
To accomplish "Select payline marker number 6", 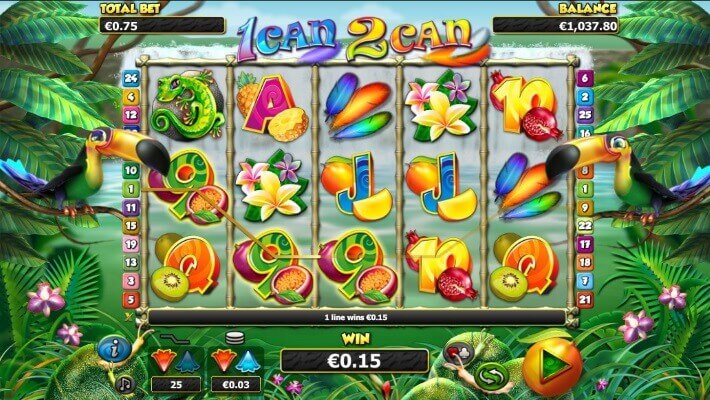I will [585, 78].
